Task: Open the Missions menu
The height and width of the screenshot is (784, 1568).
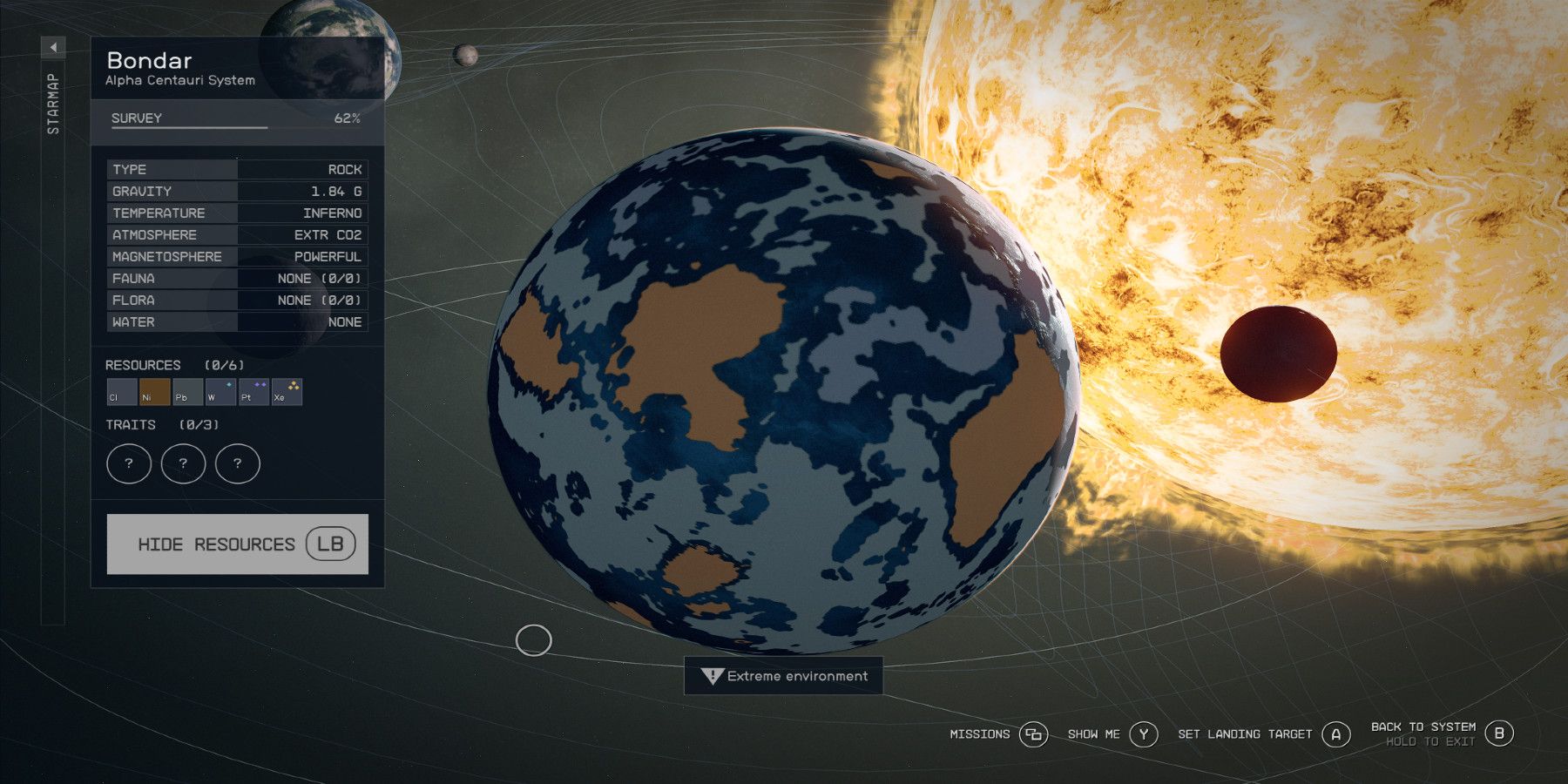Action: 980,734
